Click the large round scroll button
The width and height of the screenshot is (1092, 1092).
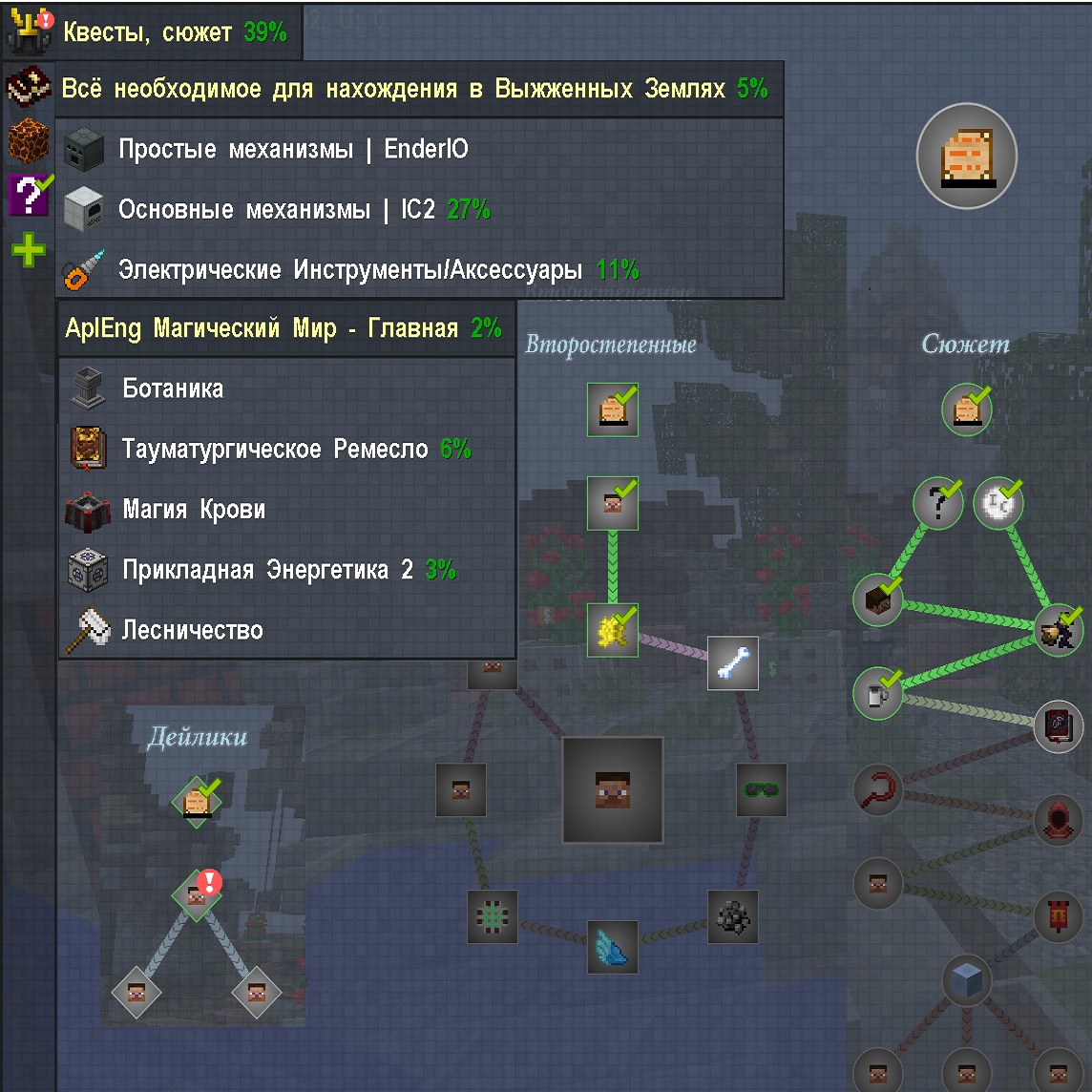click(x=966, y=156)
